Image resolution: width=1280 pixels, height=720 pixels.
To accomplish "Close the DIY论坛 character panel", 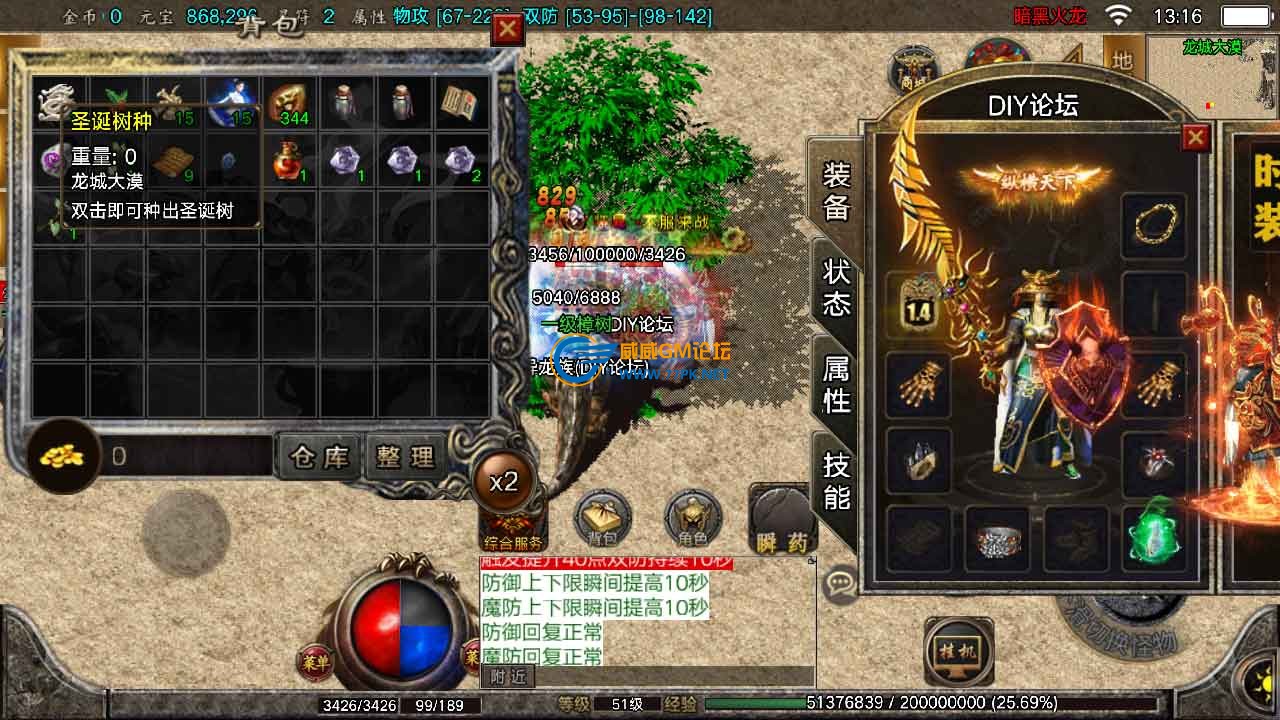I will point(1195,137).
